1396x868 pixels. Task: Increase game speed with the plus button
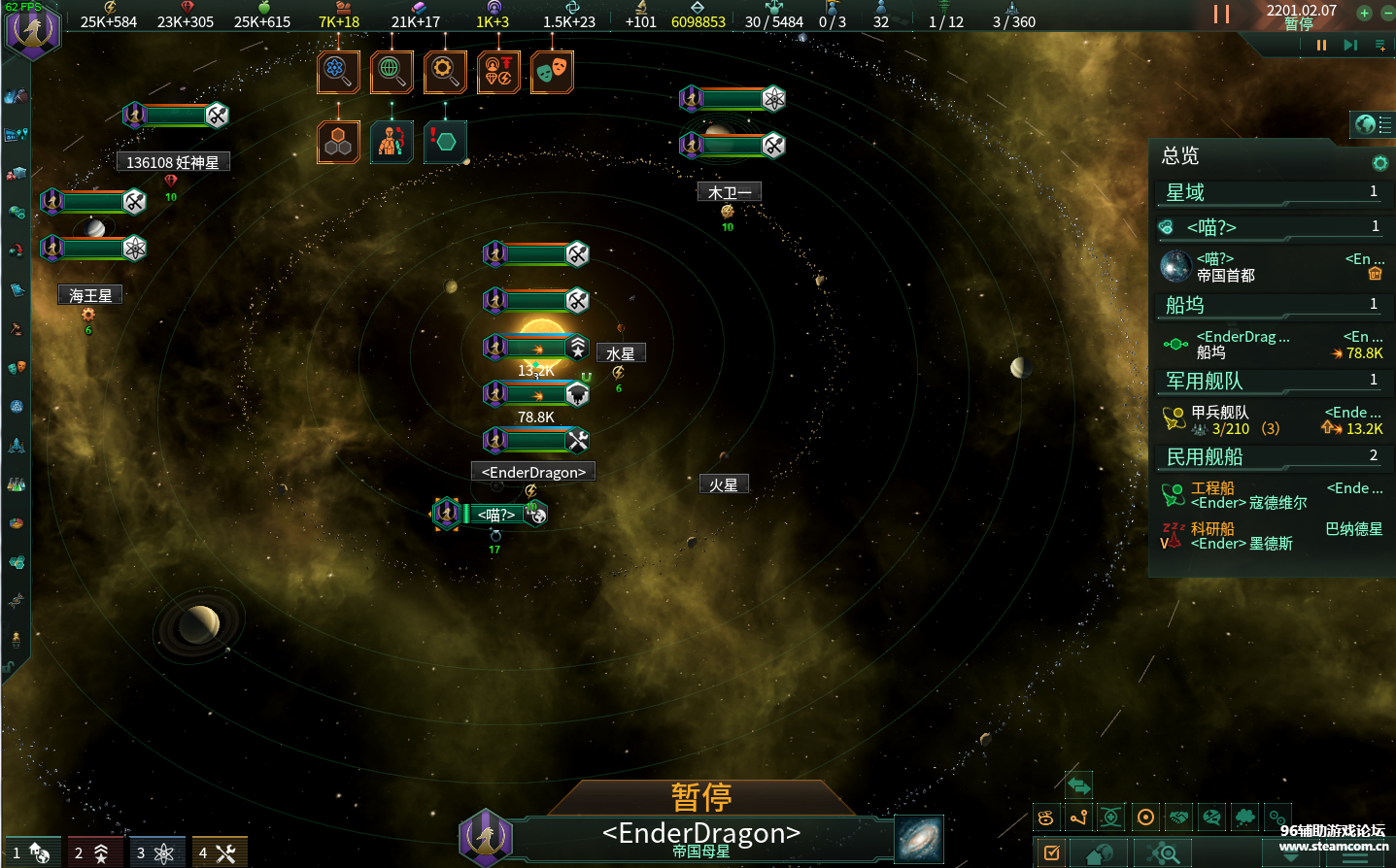pyautogui.click(x=1364, y=13)
